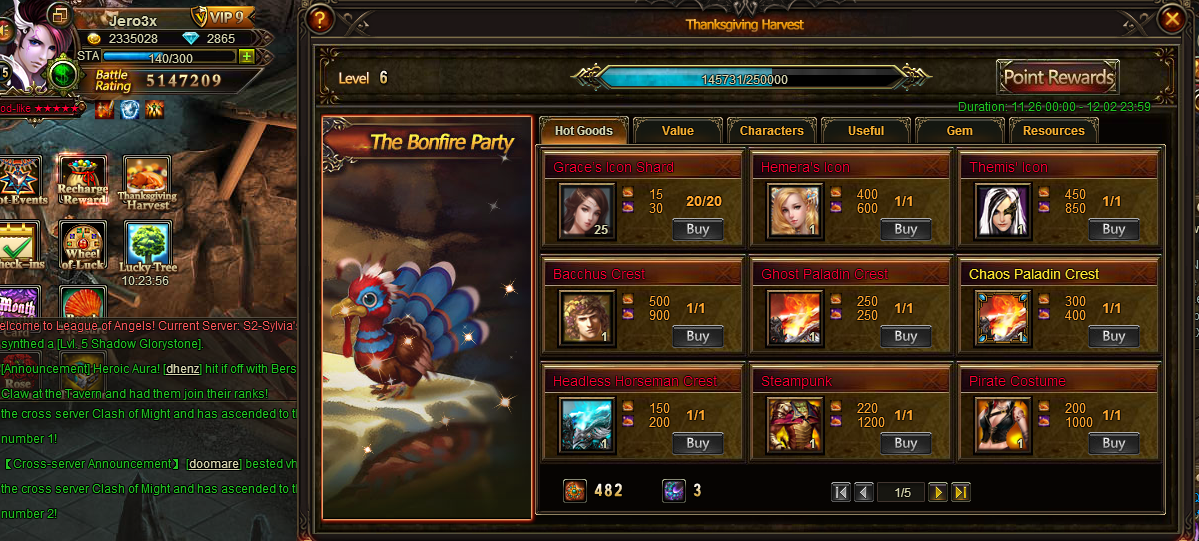Image resolution: width=1199 pixels, height=541 pixels.
Task: Buy the Pirate Costume
Action: coord(1113,443)
